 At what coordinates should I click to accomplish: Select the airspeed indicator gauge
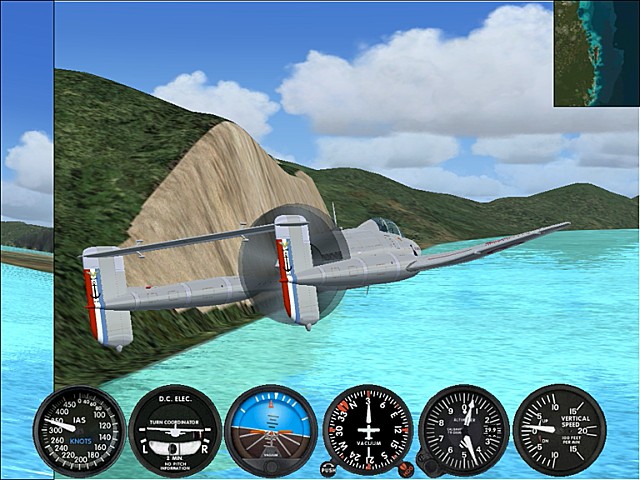pyautogui.click(x=79, y=430)
